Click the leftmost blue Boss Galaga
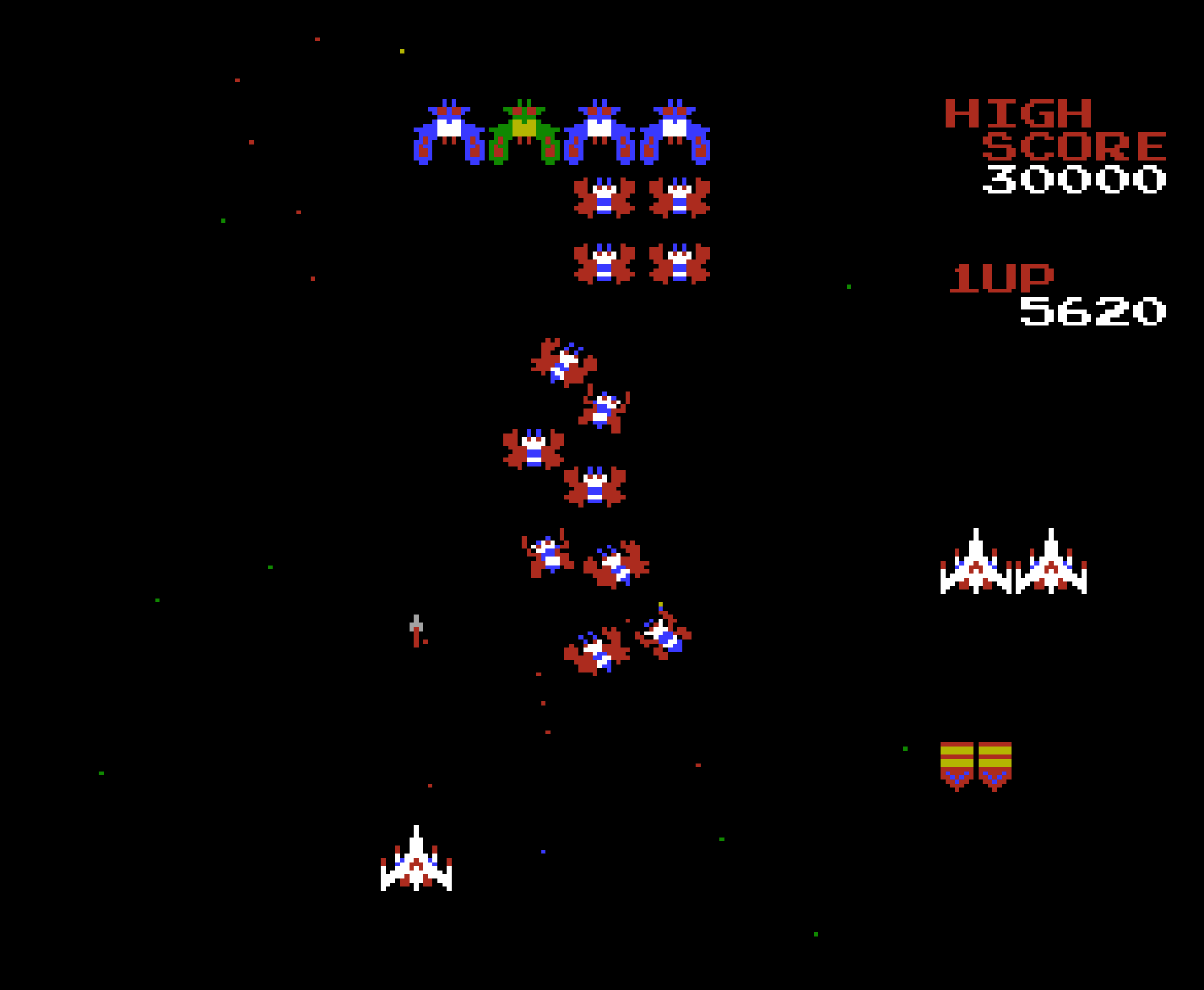The width and height of the screenshot is (1204, 990). click(x=451, y=131)
